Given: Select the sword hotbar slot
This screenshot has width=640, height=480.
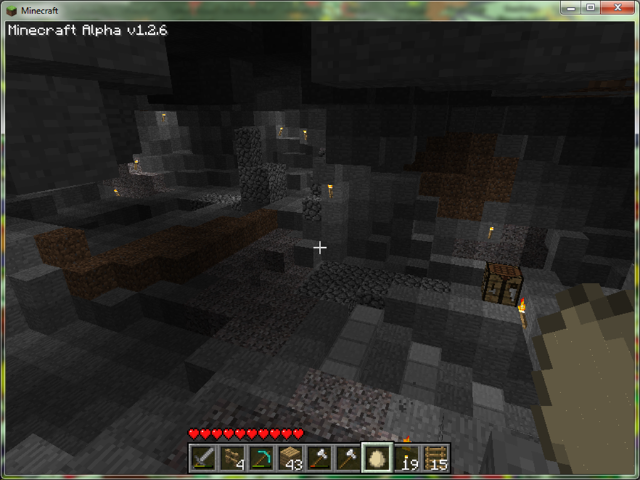Looking at the screenshot, I should point(204,458).
